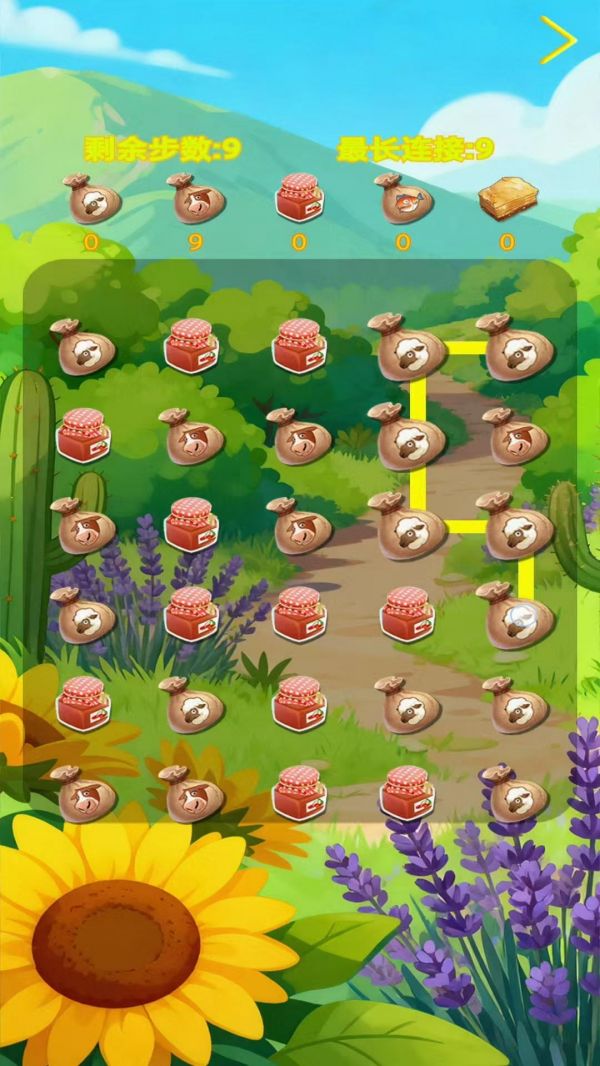Click the jam jar goal icon above the board
The width and height of the screenshot is (600, 1066).
(x=299, y=197)
